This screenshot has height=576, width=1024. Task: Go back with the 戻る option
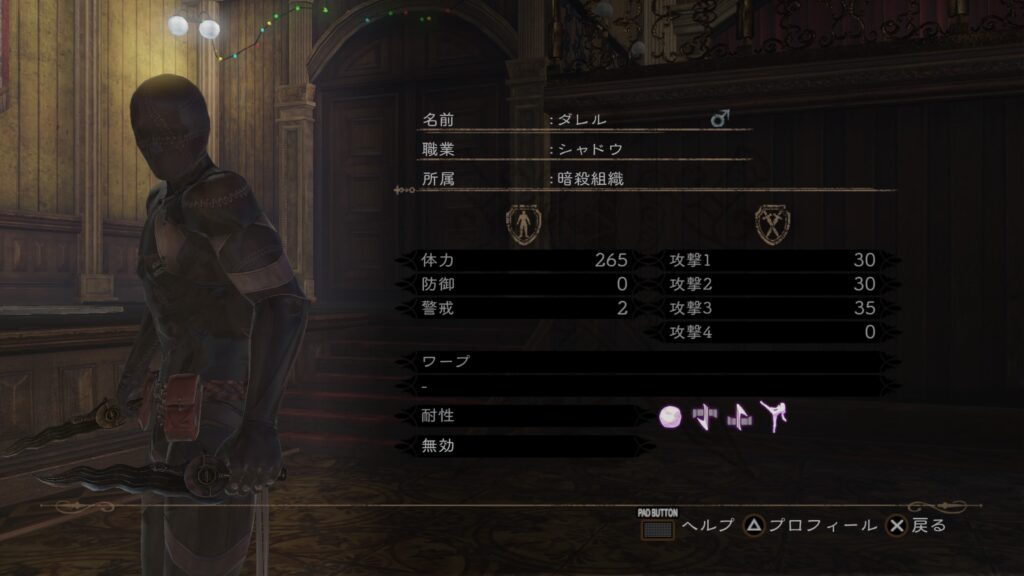pyautogui.click(x=917, y=525)
